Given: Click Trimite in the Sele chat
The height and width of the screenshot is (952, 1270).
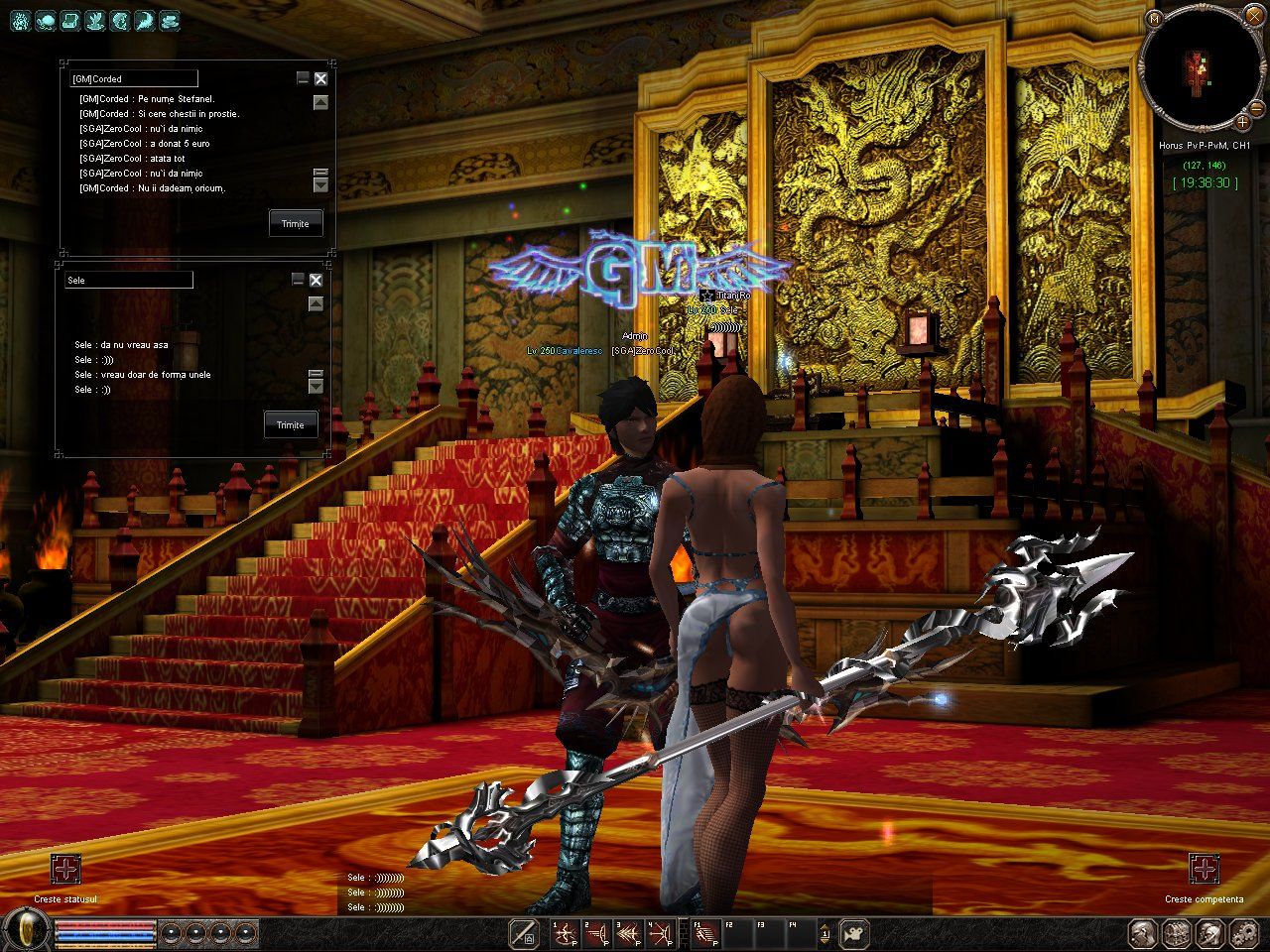Looking at the screenshot, I should 290,424.
